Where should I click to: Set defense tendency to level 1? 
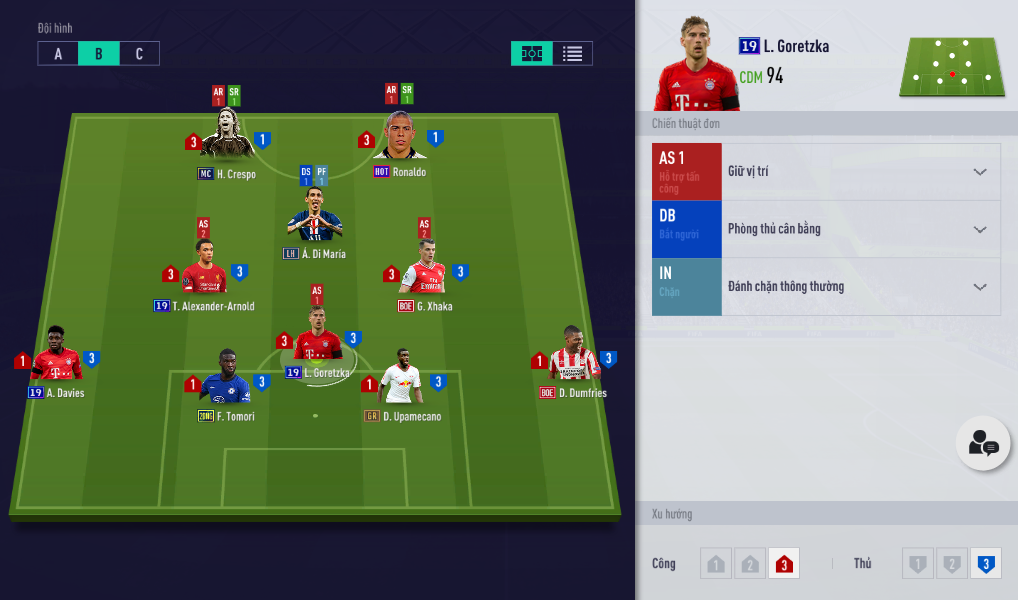(x=917, y=564)
